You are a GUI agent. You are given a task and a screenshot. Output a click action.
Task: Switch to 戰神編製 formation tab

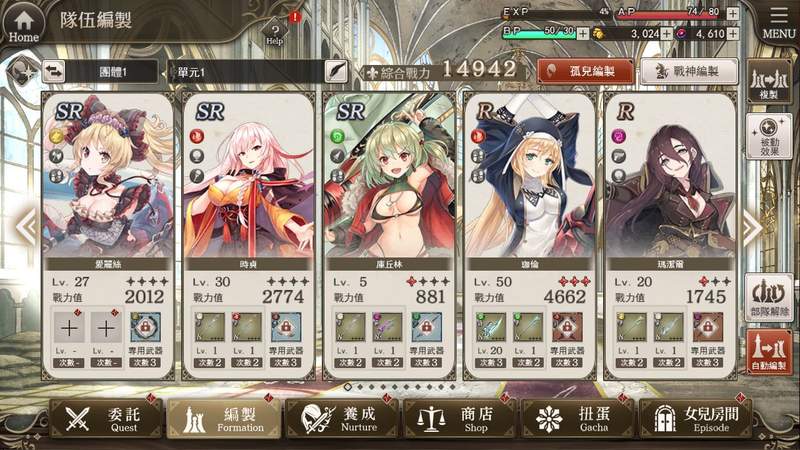click(689, 71)
